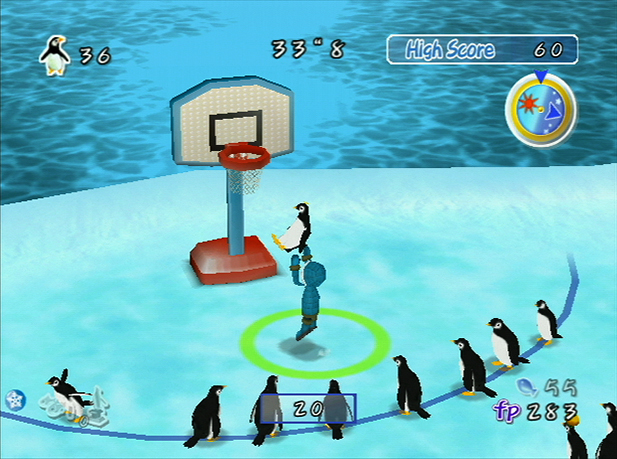
Task: Click the blue fish icon
Action: click(528, 385)
